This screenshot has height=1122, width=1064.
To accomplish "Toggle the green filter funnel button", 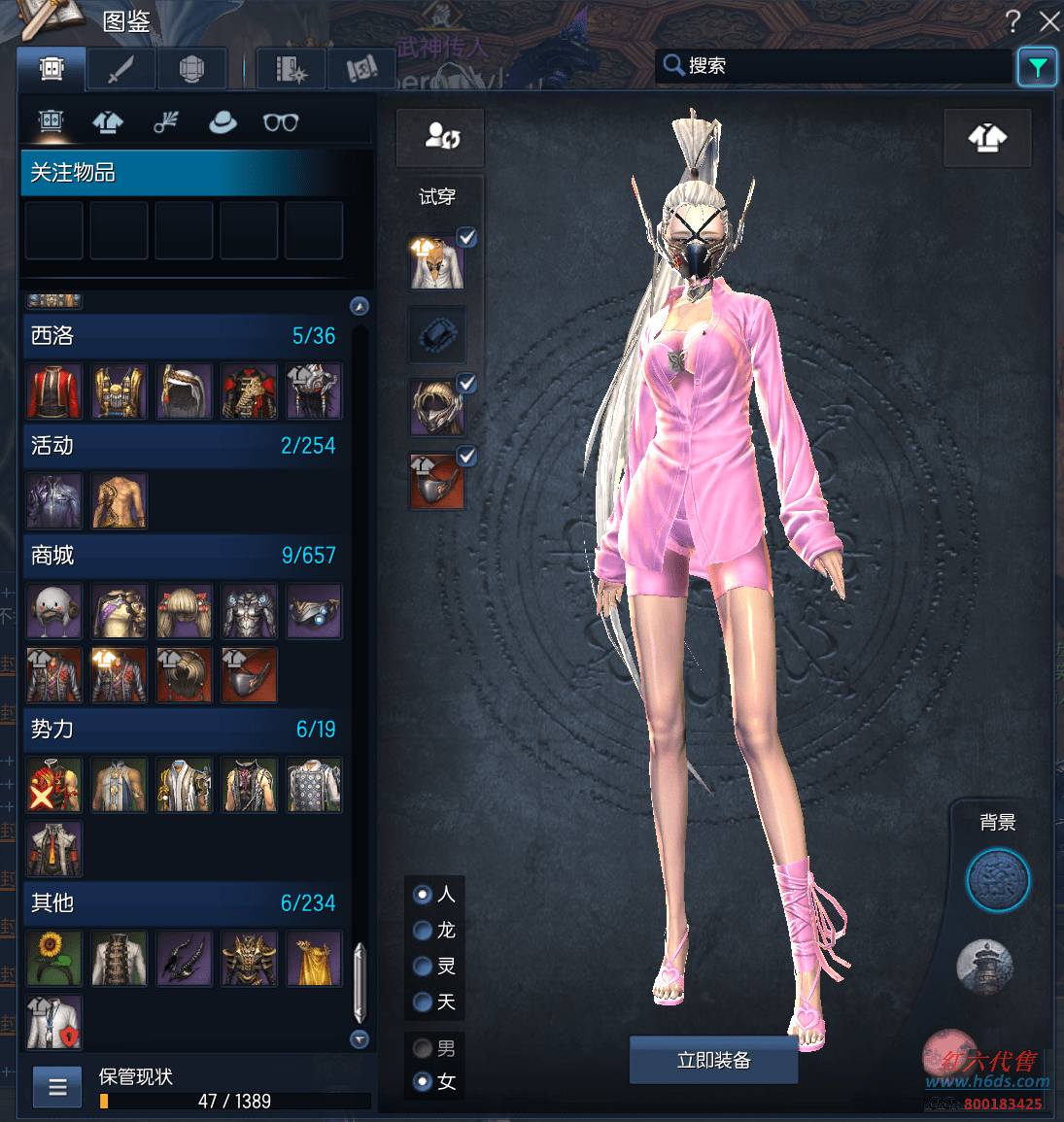I will [x=1037, y=67].
